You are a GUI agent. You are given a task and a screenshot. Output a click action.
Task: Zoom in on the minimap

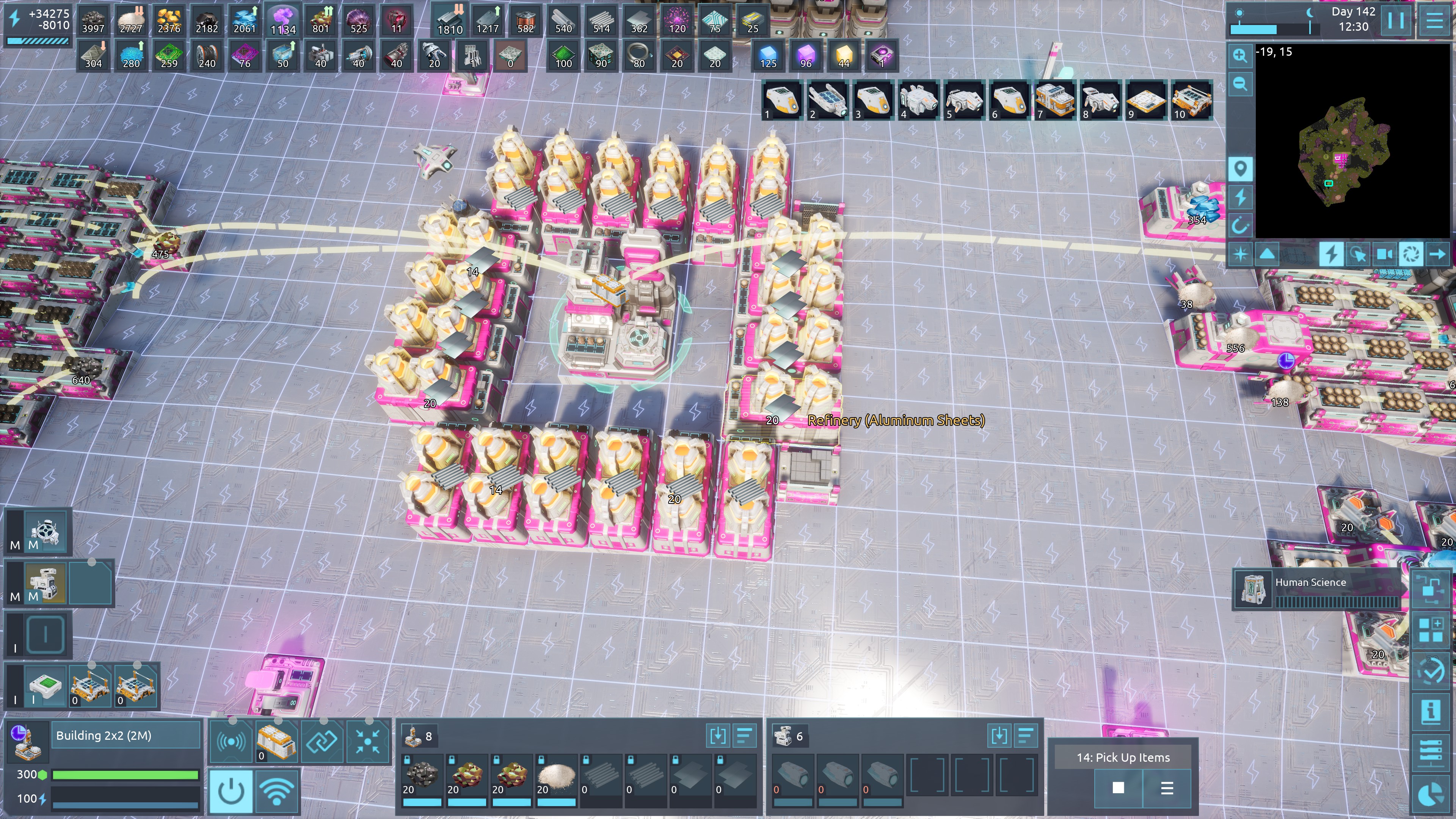(x=1240, y=55)
